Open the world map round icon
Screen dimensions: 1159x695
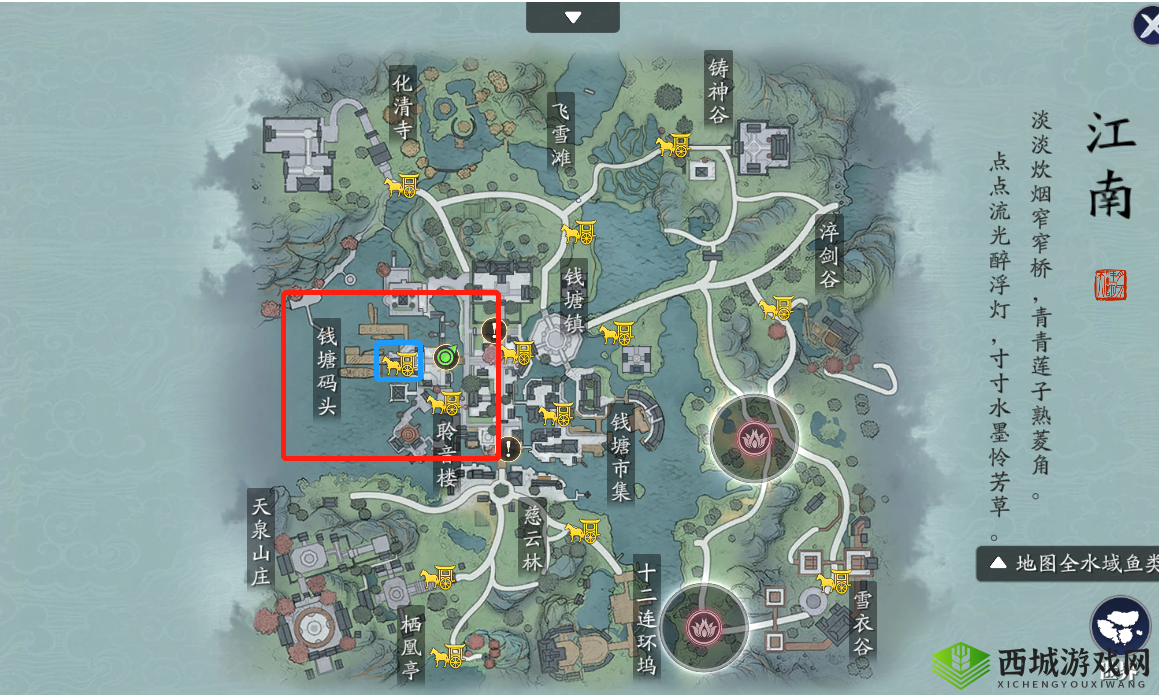[1119, 627]
